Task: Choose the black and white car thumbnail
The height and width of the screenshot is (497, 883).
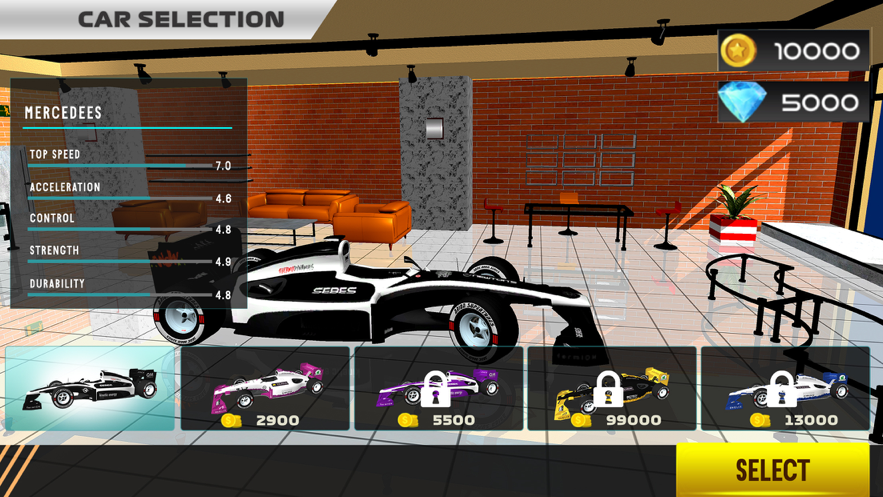Action: (x=90, y=388)
